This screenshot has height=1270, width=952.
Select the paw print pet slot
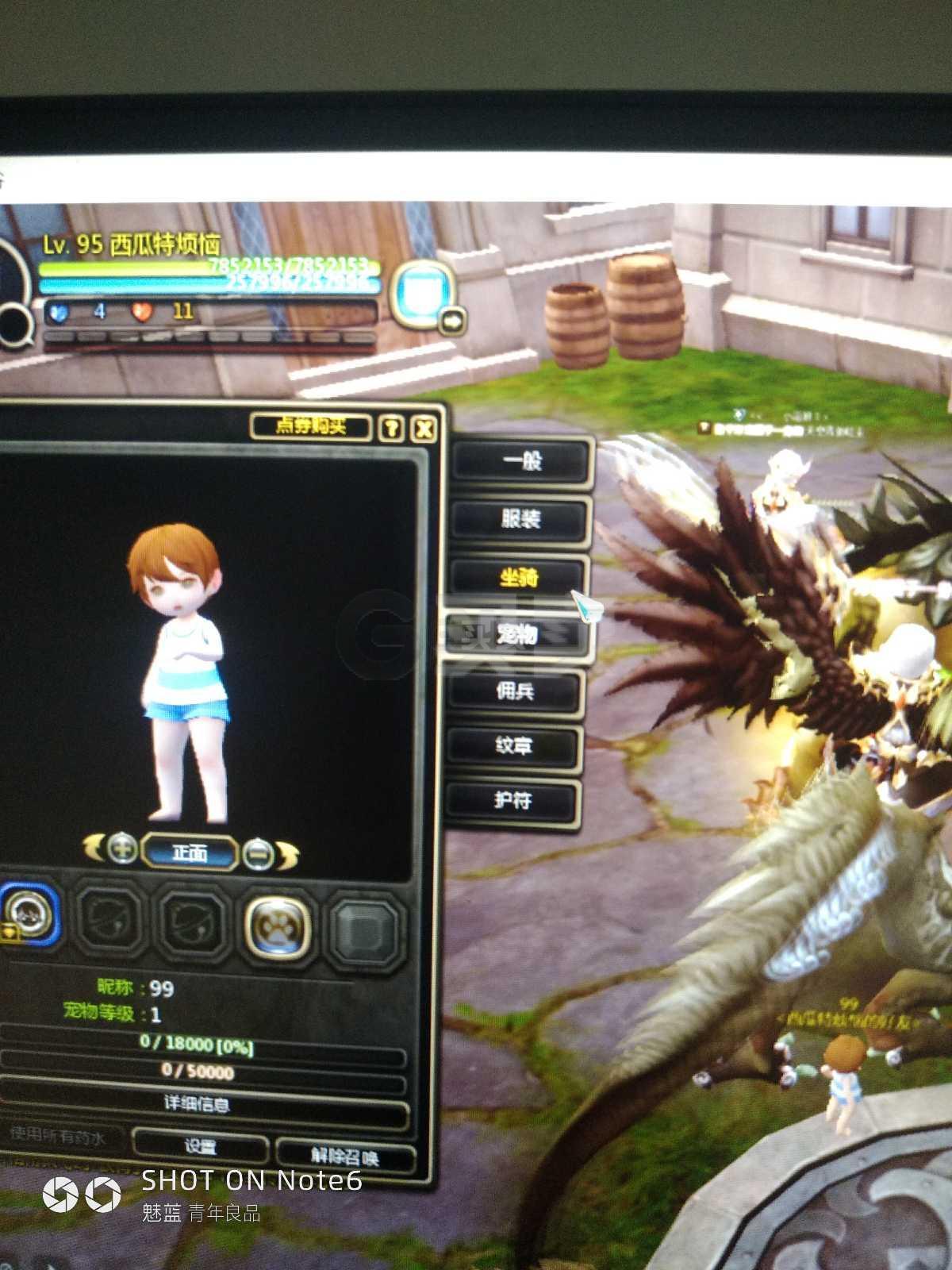click(277, 925)
